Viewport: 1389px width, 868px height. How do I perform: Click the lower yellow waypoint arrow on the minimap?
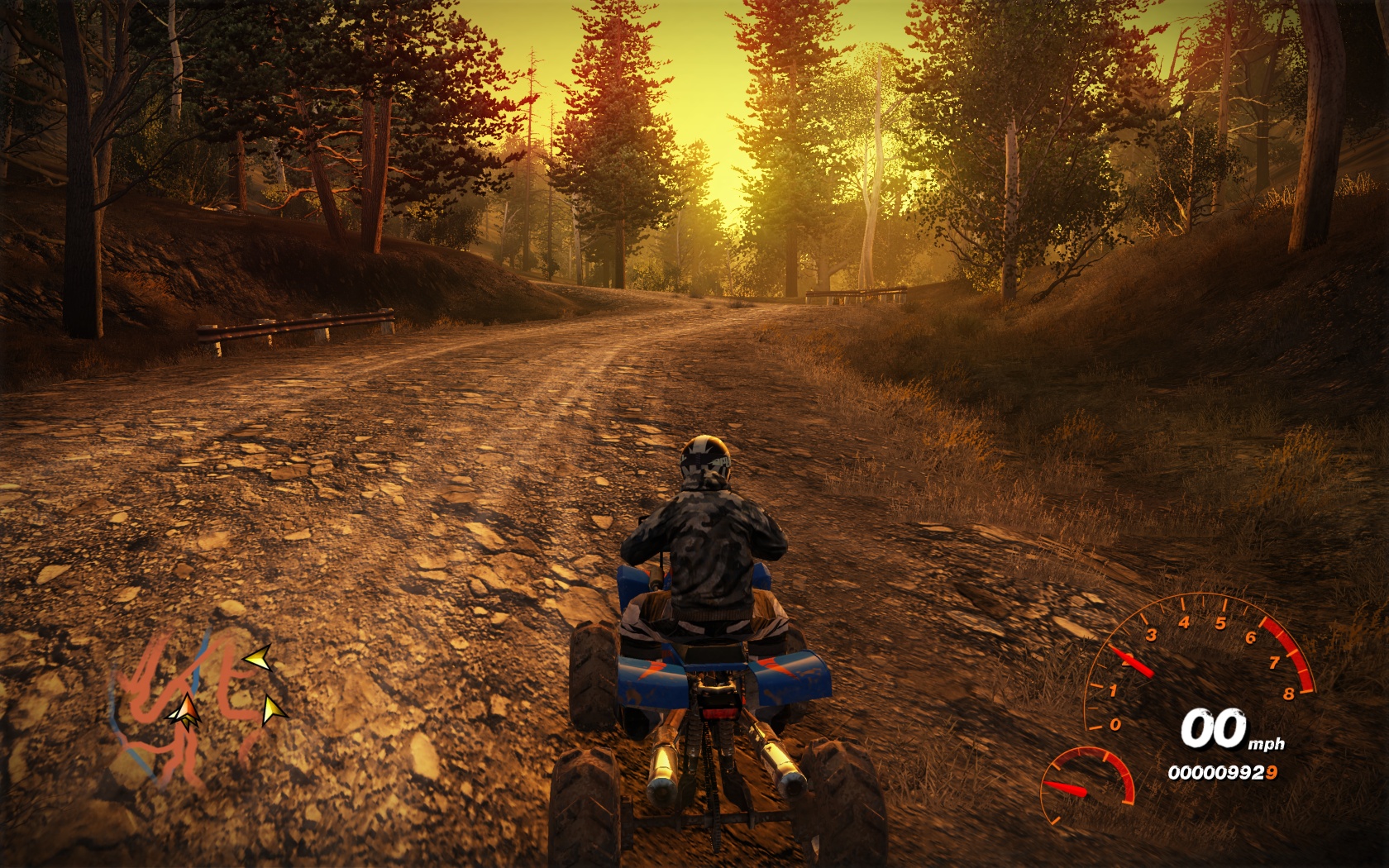point(273,710)
